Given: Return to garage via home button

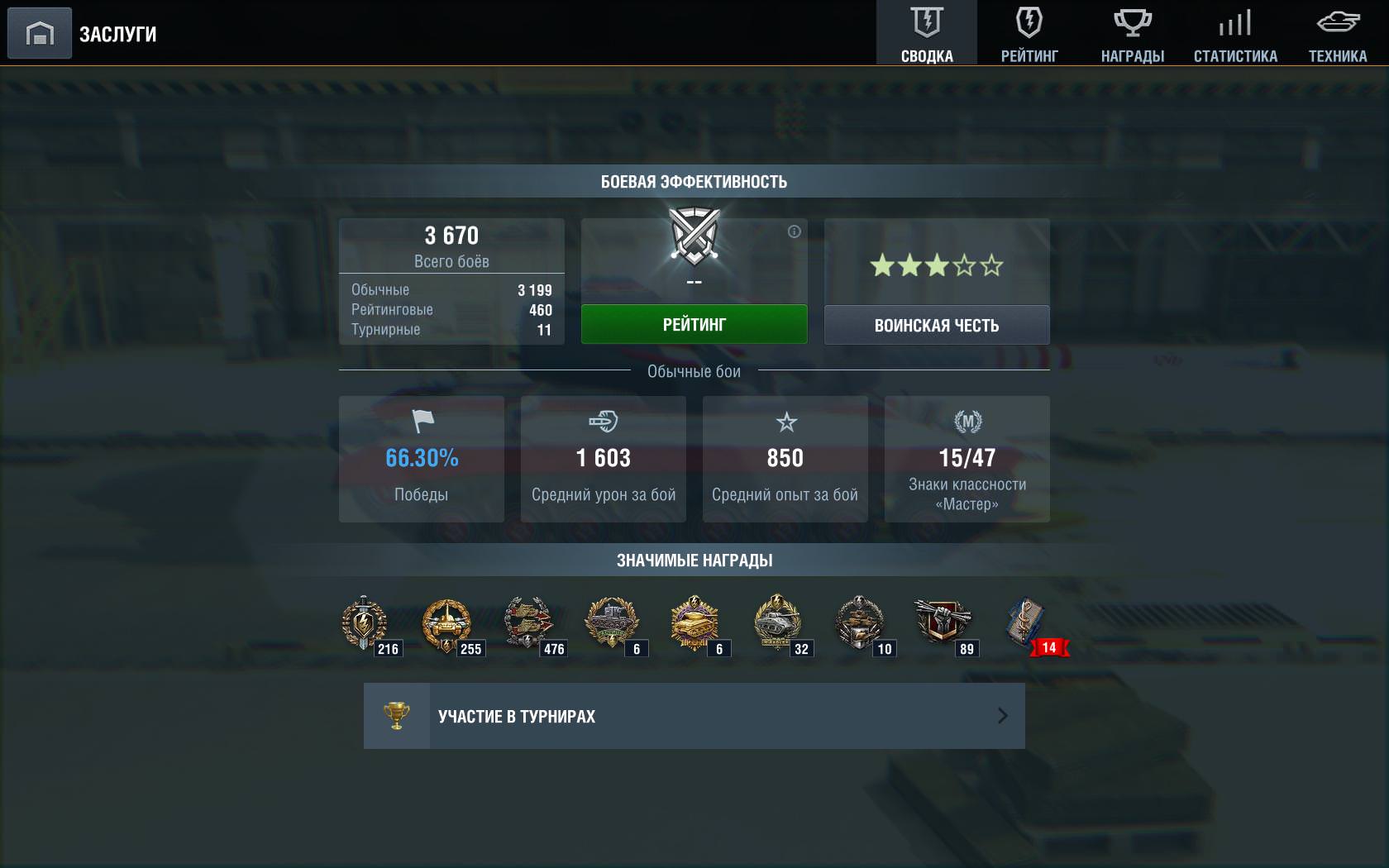Looking at the screenshot, I should point(39,33).
